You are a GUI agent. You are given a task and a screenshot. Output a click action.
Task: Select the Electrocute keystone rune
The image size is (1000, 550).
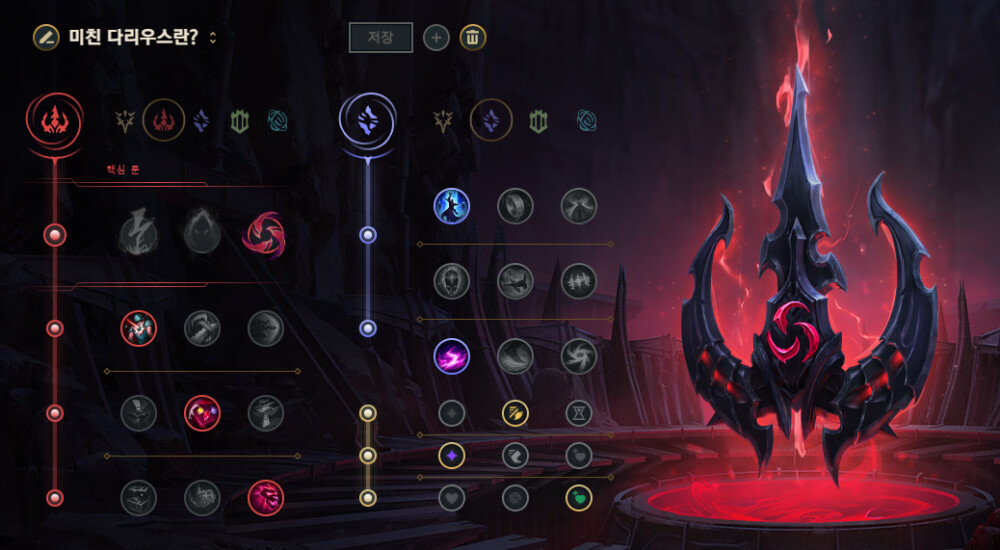click(138, 236)
